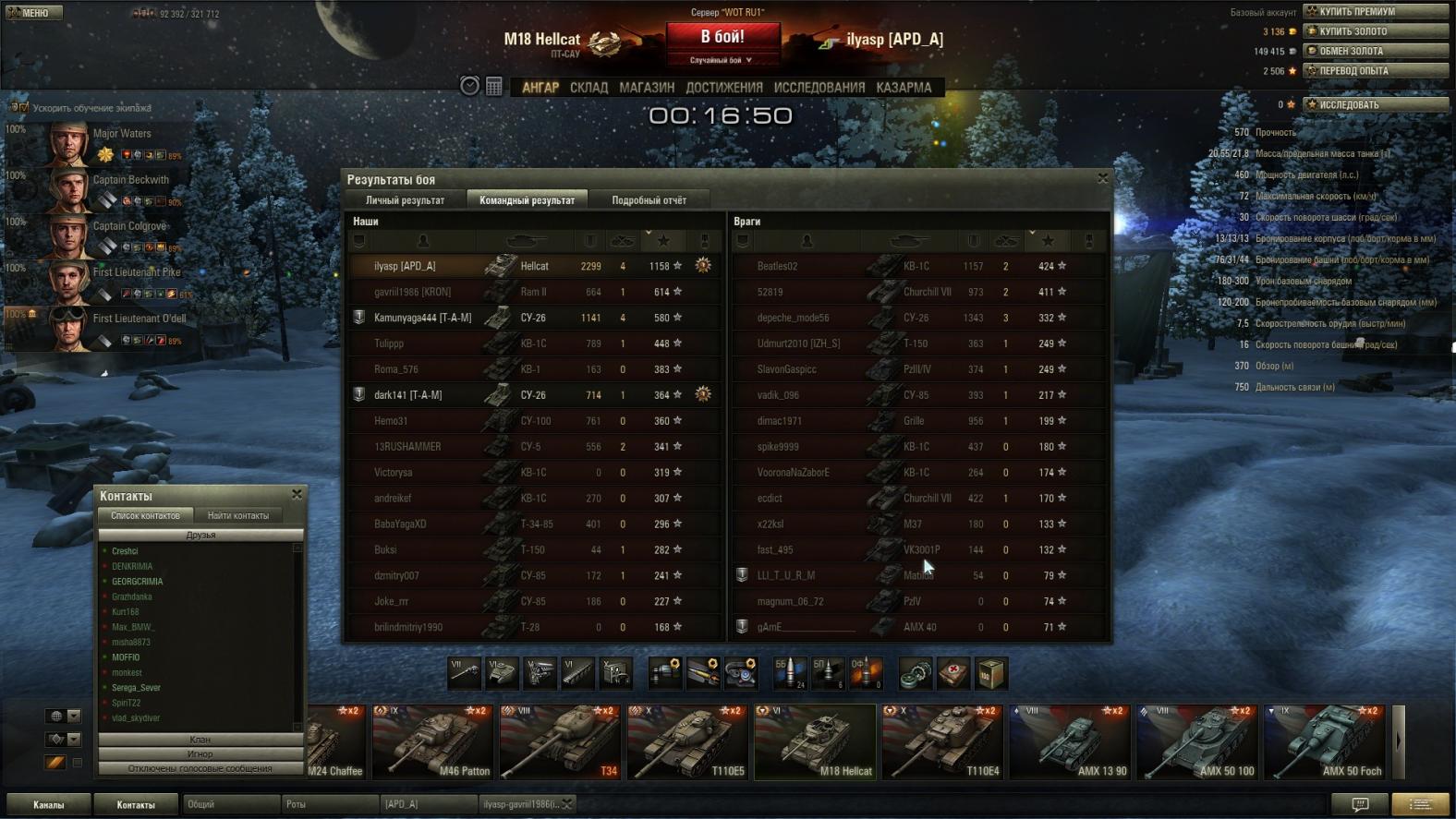Screen dimensions: 1456x819
Task: Close the Контакты contacts panel
Action: click(297, 495)
